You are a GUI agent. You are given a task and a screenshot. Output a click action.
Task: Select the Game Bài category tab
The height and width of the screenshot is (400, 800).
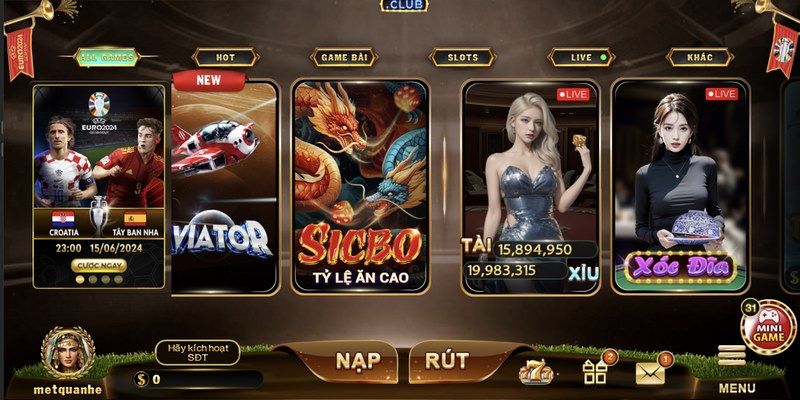(x=343, y=58)
